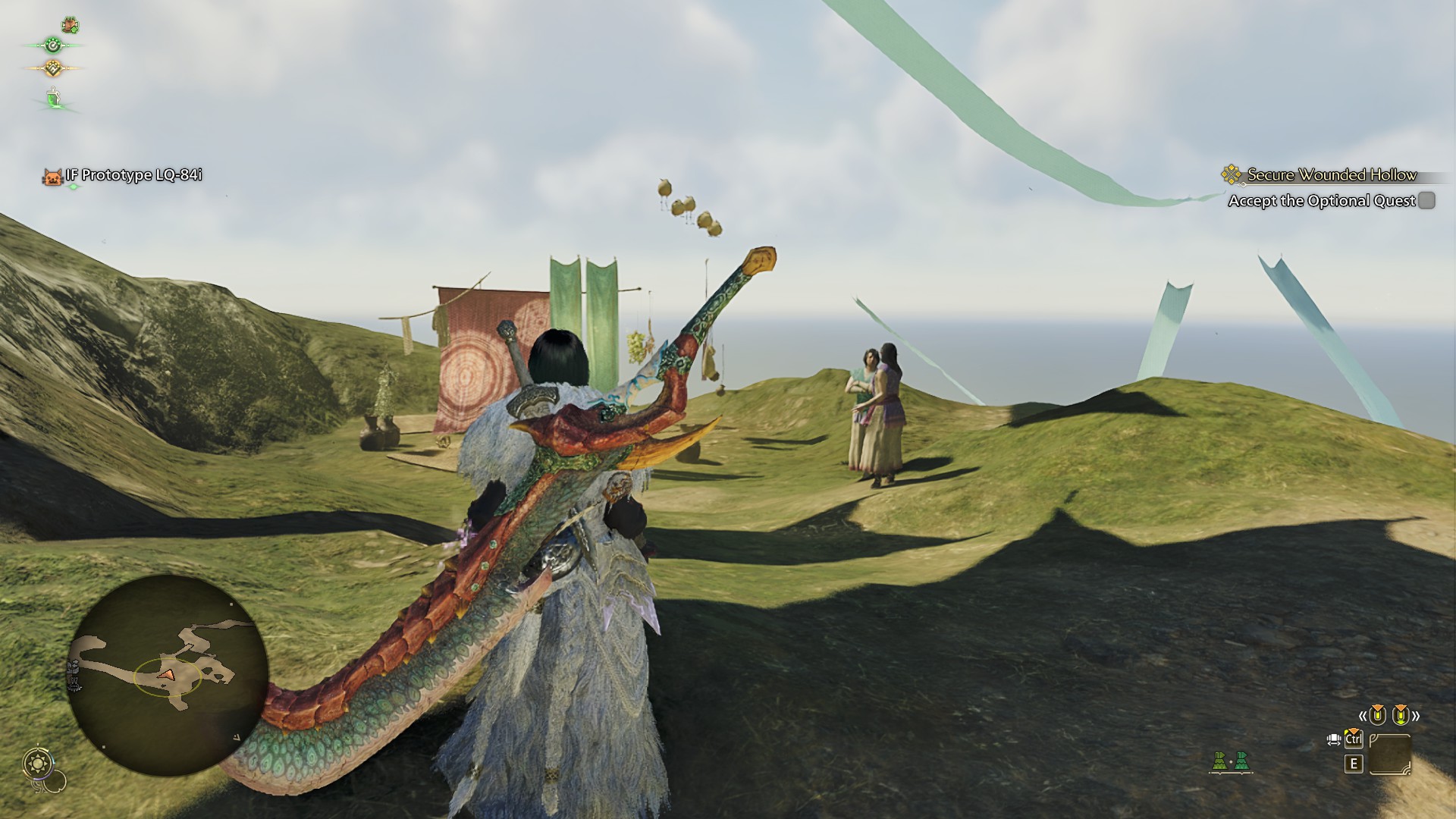
Task: Click the green sheathed weapon status icon
Action: tap(53, 99)
